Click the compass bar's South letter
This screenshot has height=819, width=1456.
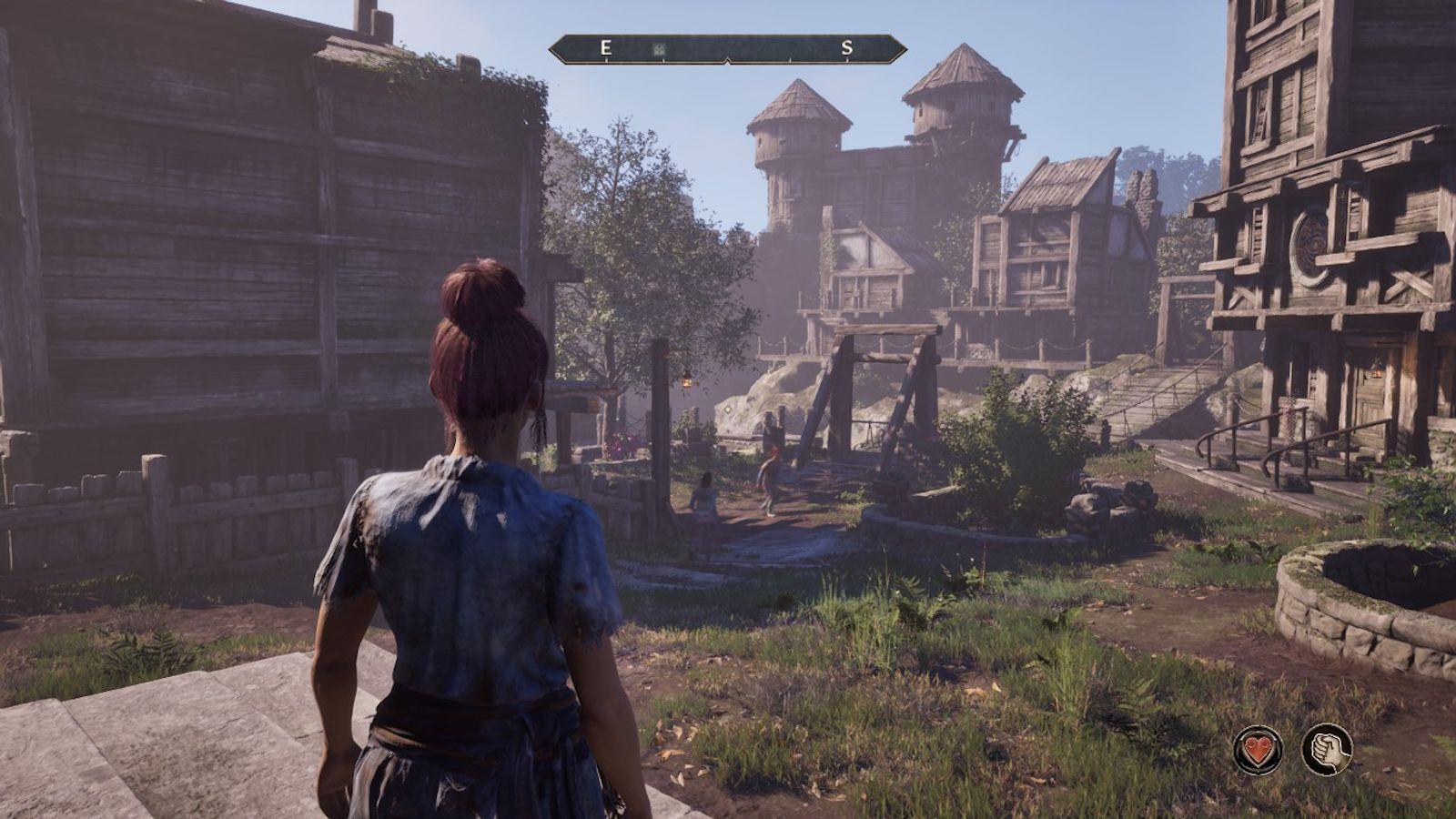click(x=846, y=49)
